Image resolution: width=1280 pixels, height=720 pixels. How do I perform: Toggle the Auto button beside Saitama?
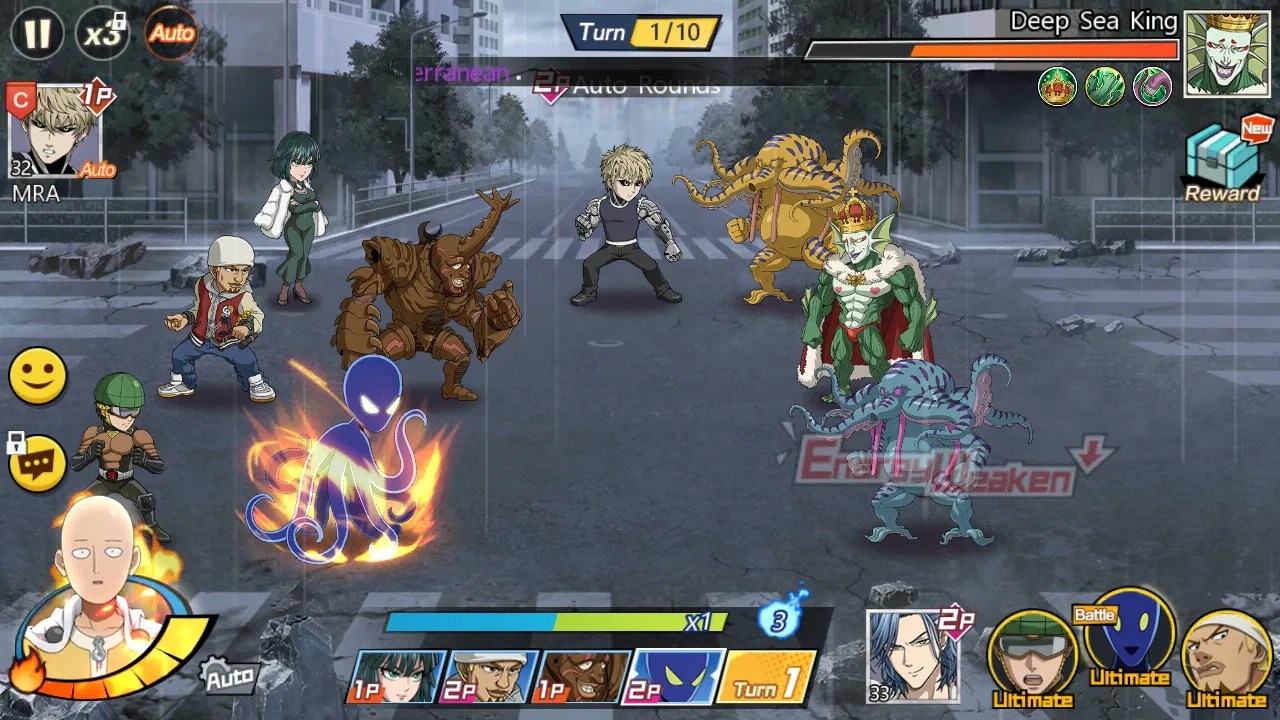(x=228, y=679)
